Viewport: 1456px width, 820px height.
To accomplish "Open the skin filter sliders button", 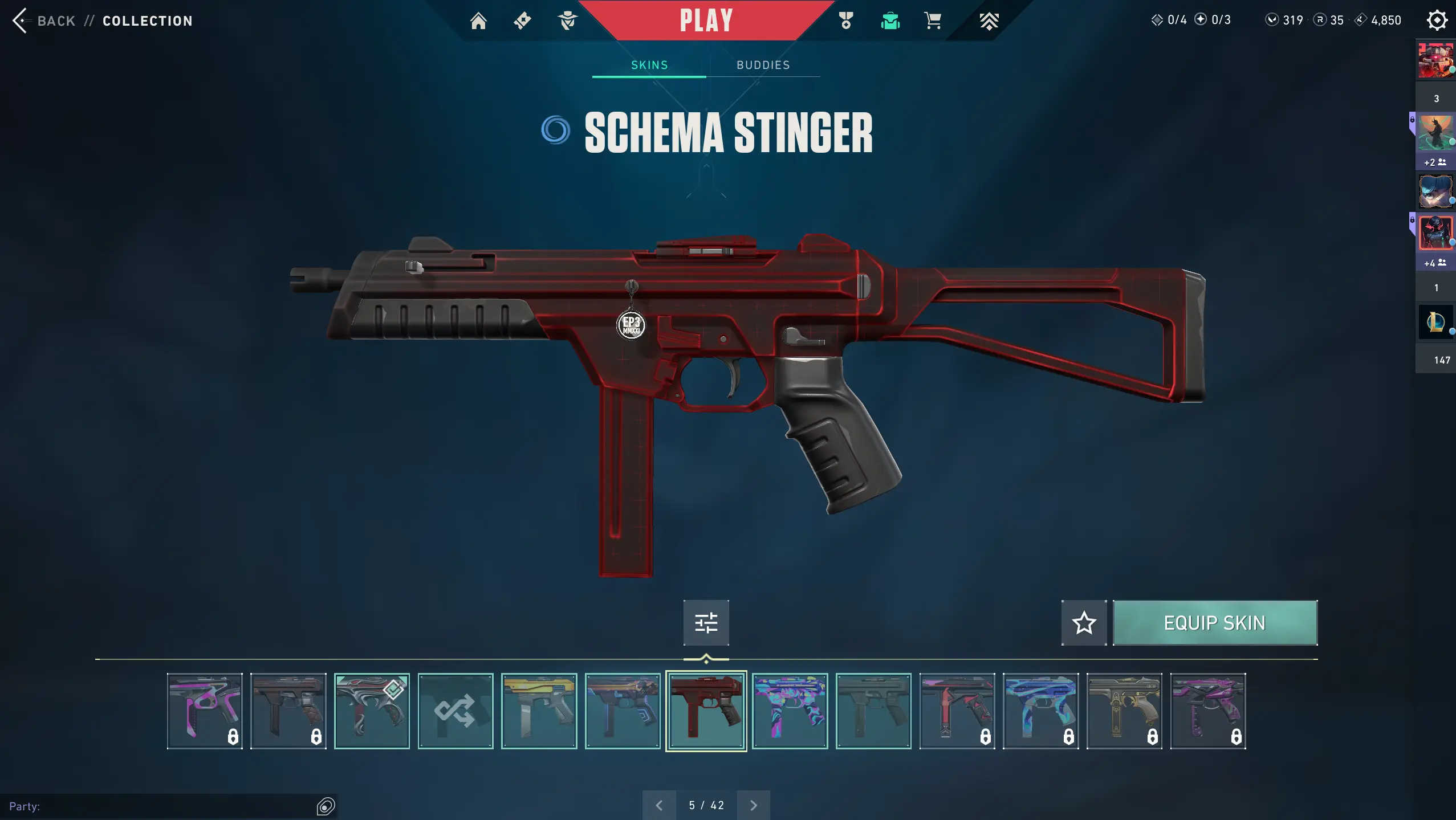I will click(706, 623).
